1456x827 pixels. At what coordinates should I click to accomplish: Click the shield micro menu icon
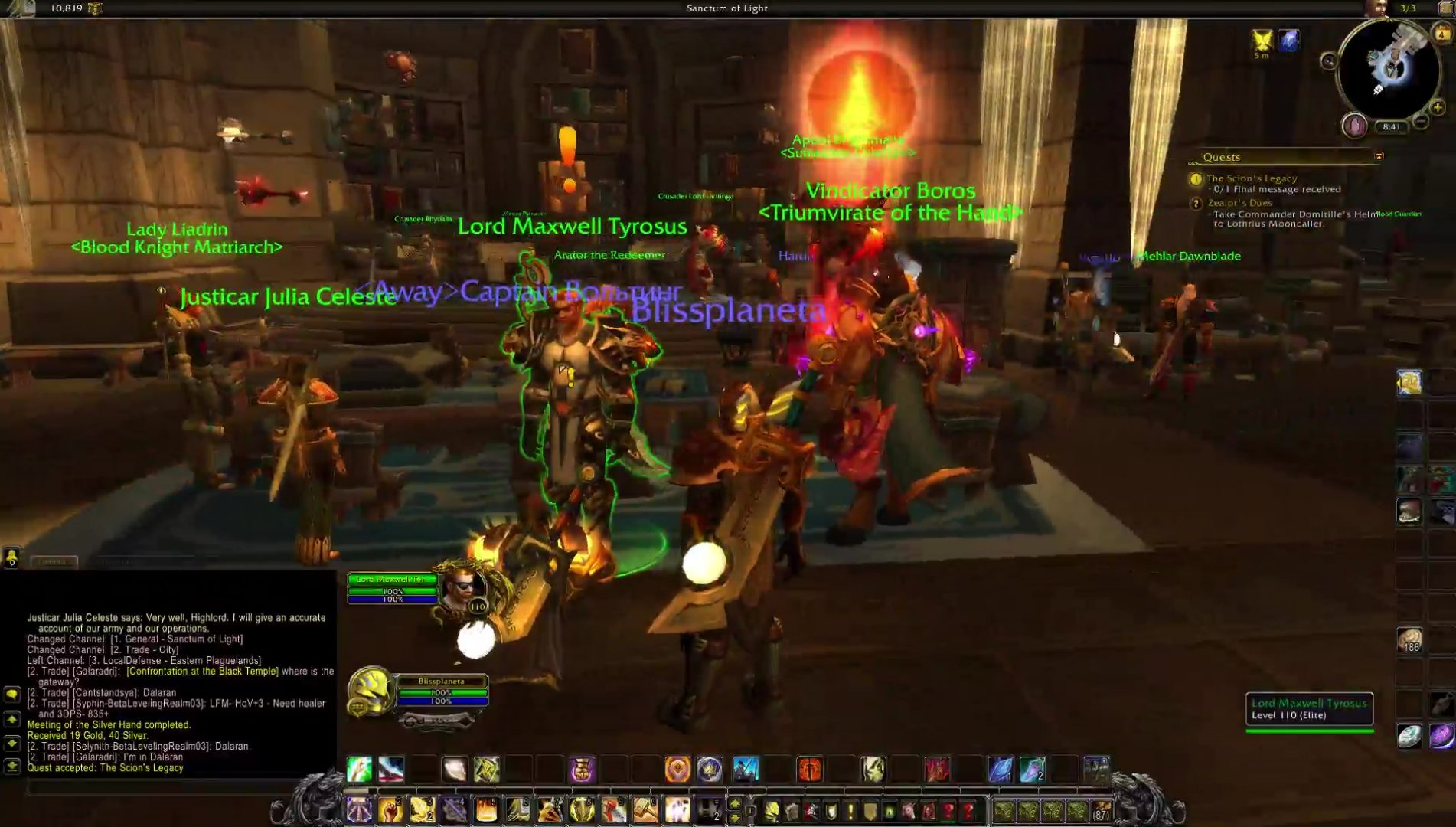tap(830, 810)
